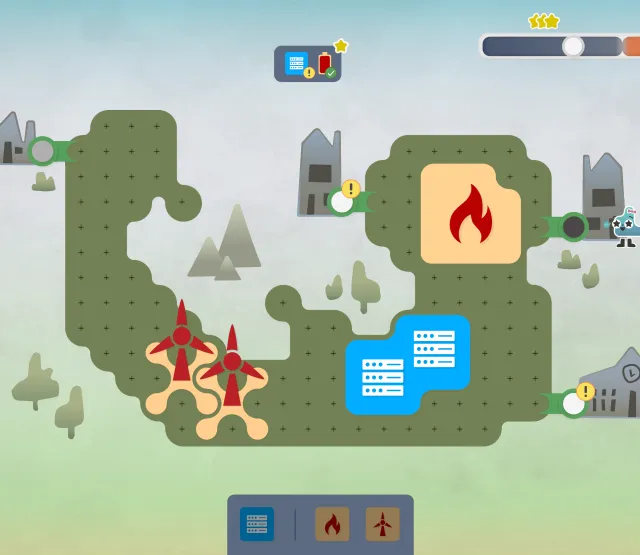Click the white knob on the top slider

tap(573, 46)
